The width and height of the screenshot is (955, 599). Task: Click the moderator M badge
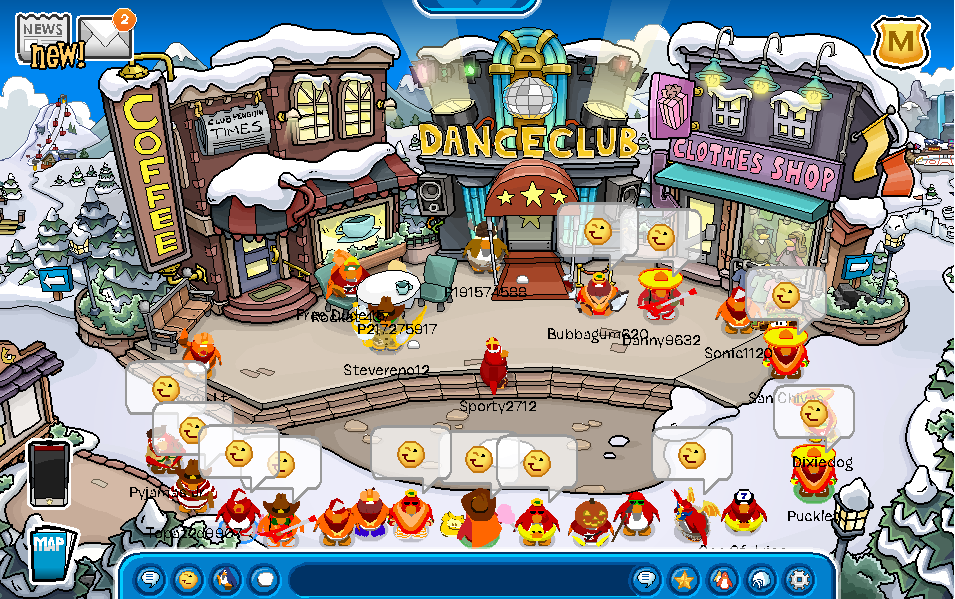[x=901, y=42]
